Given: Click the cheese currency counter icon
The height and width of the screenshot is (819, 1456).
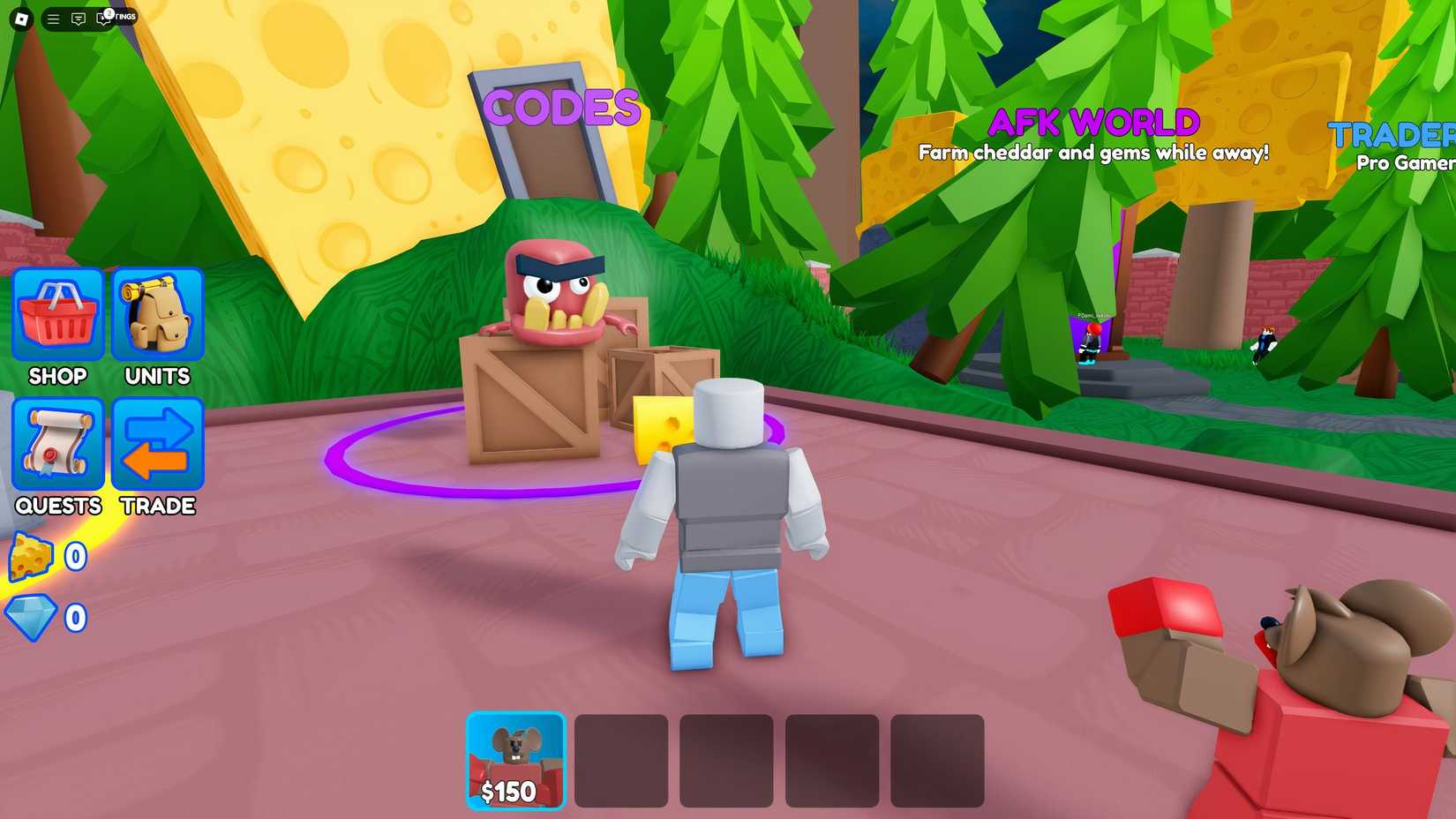Looking at the screenshot, I should click(31, 557).
